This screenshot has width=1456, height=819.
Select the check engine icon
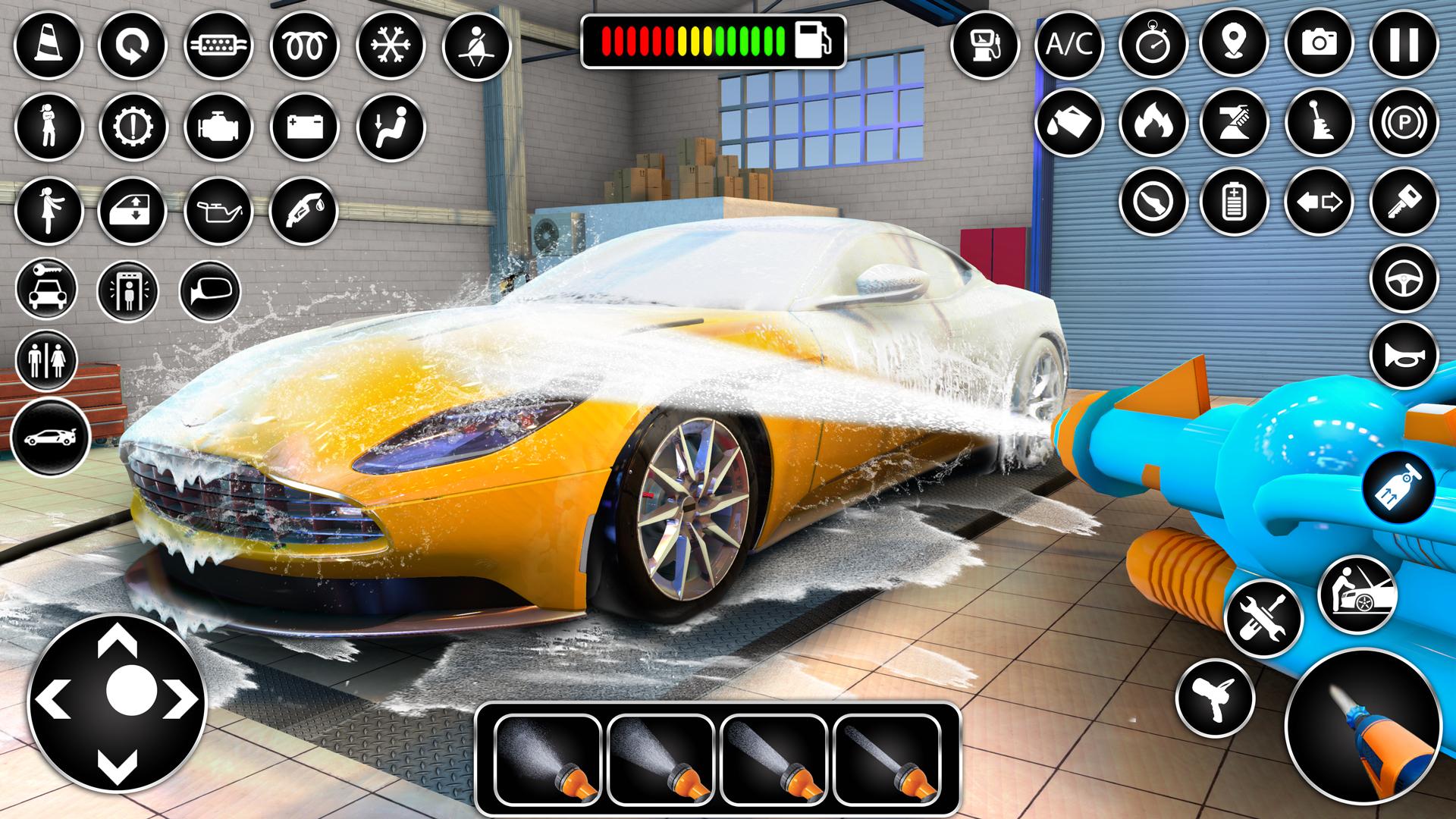[x=219, y=125]
